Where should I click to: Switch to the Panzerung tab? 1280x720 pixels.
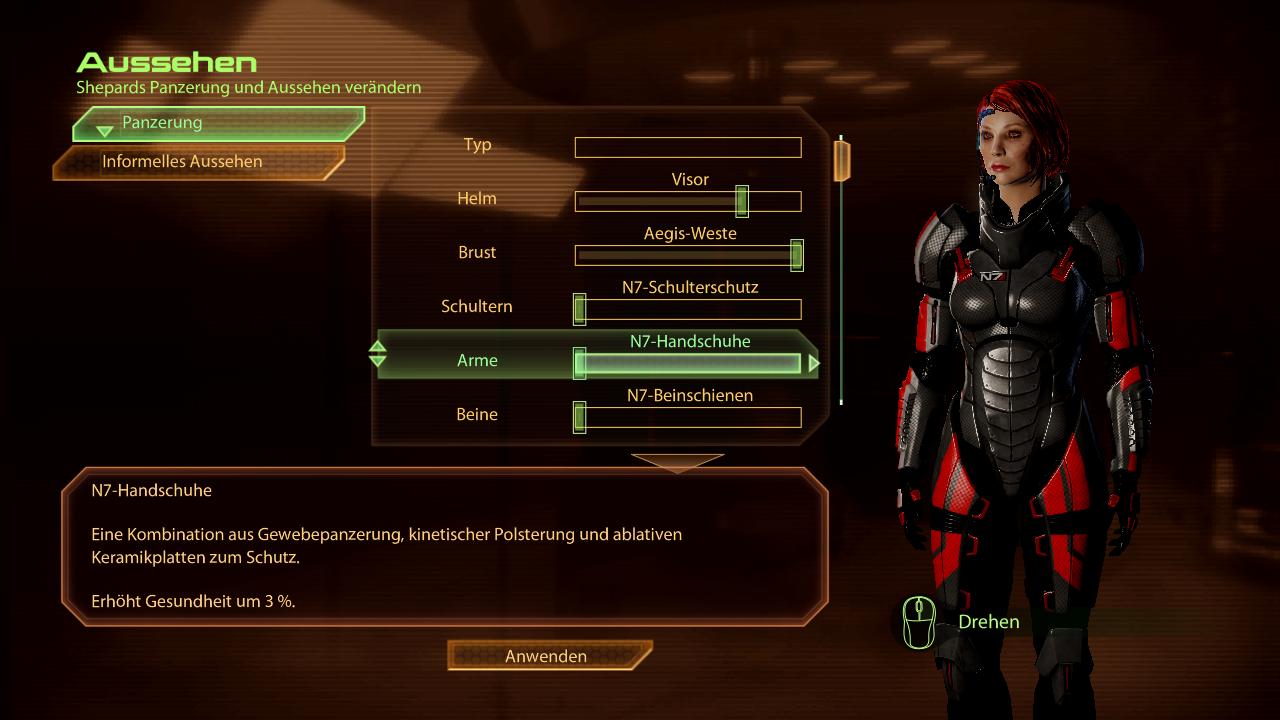coord(216,123)
